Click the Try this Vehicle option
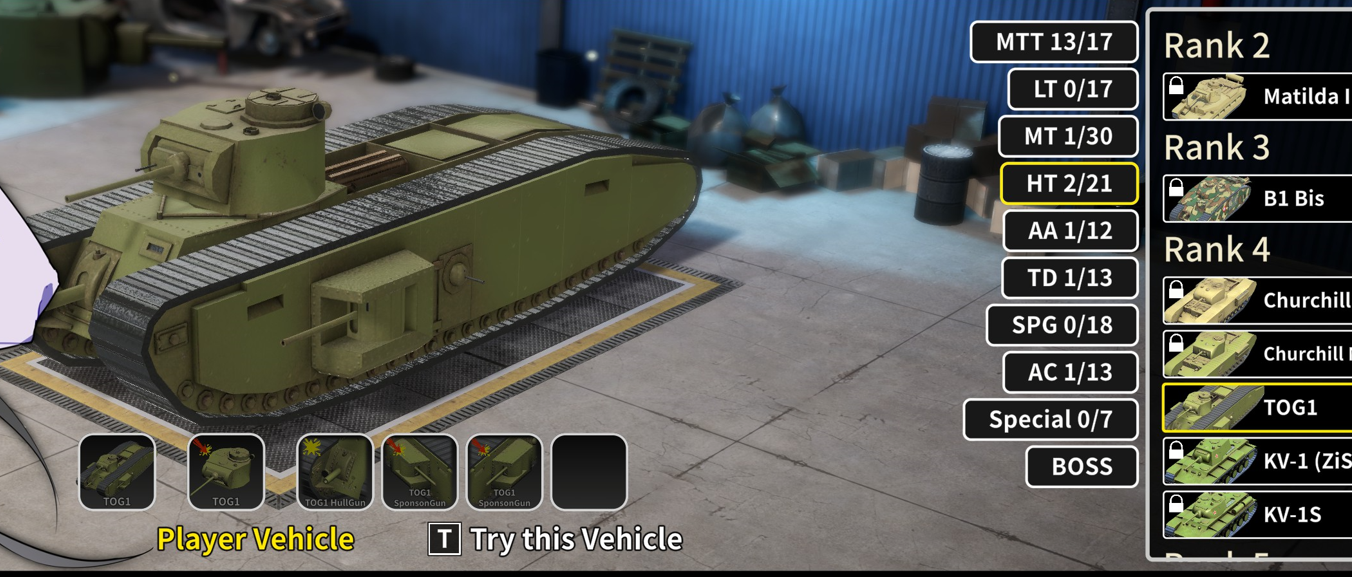1352x577 pixels. point(556,539)
